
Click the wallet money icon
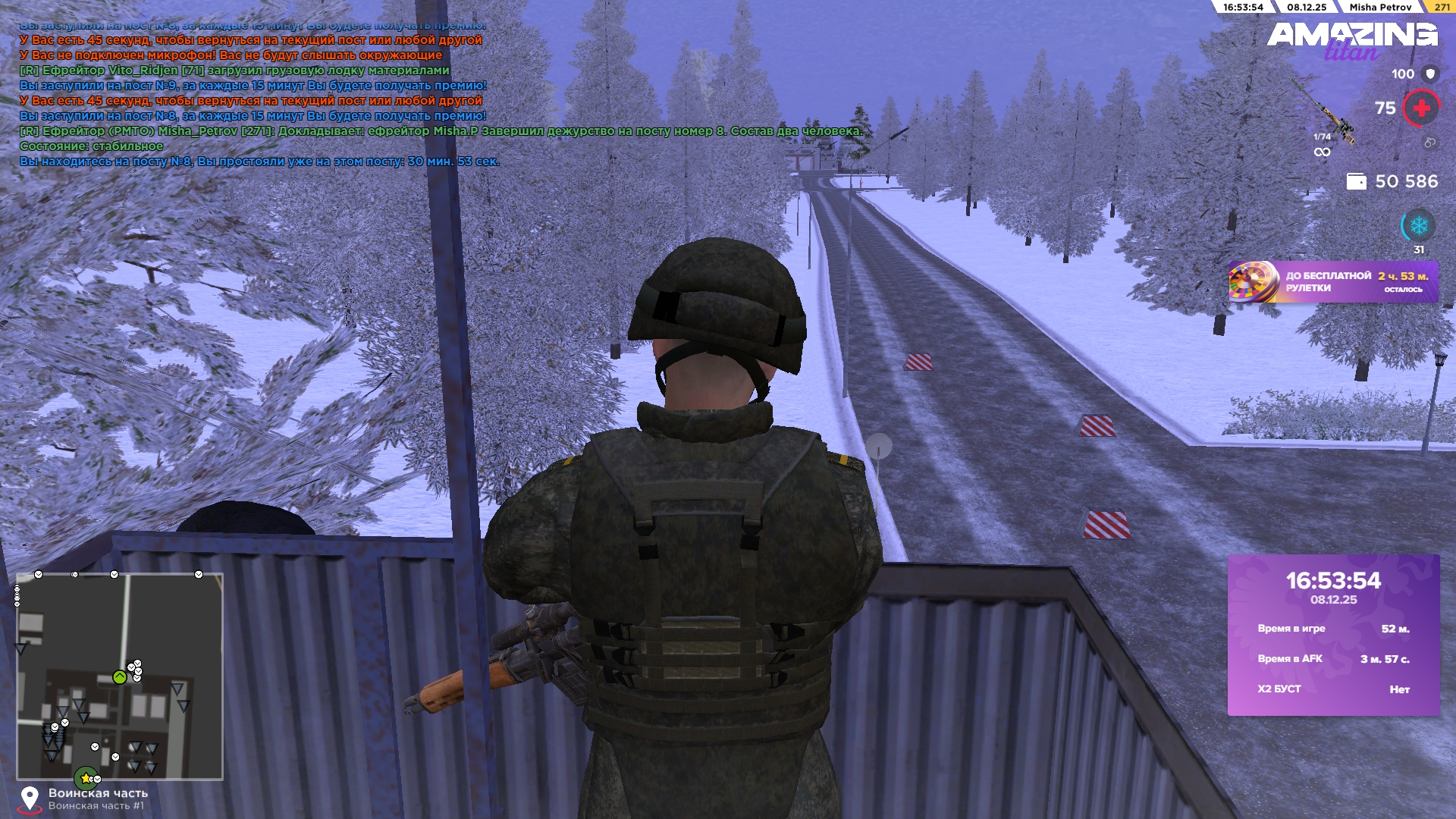[x=1356, y=181]
